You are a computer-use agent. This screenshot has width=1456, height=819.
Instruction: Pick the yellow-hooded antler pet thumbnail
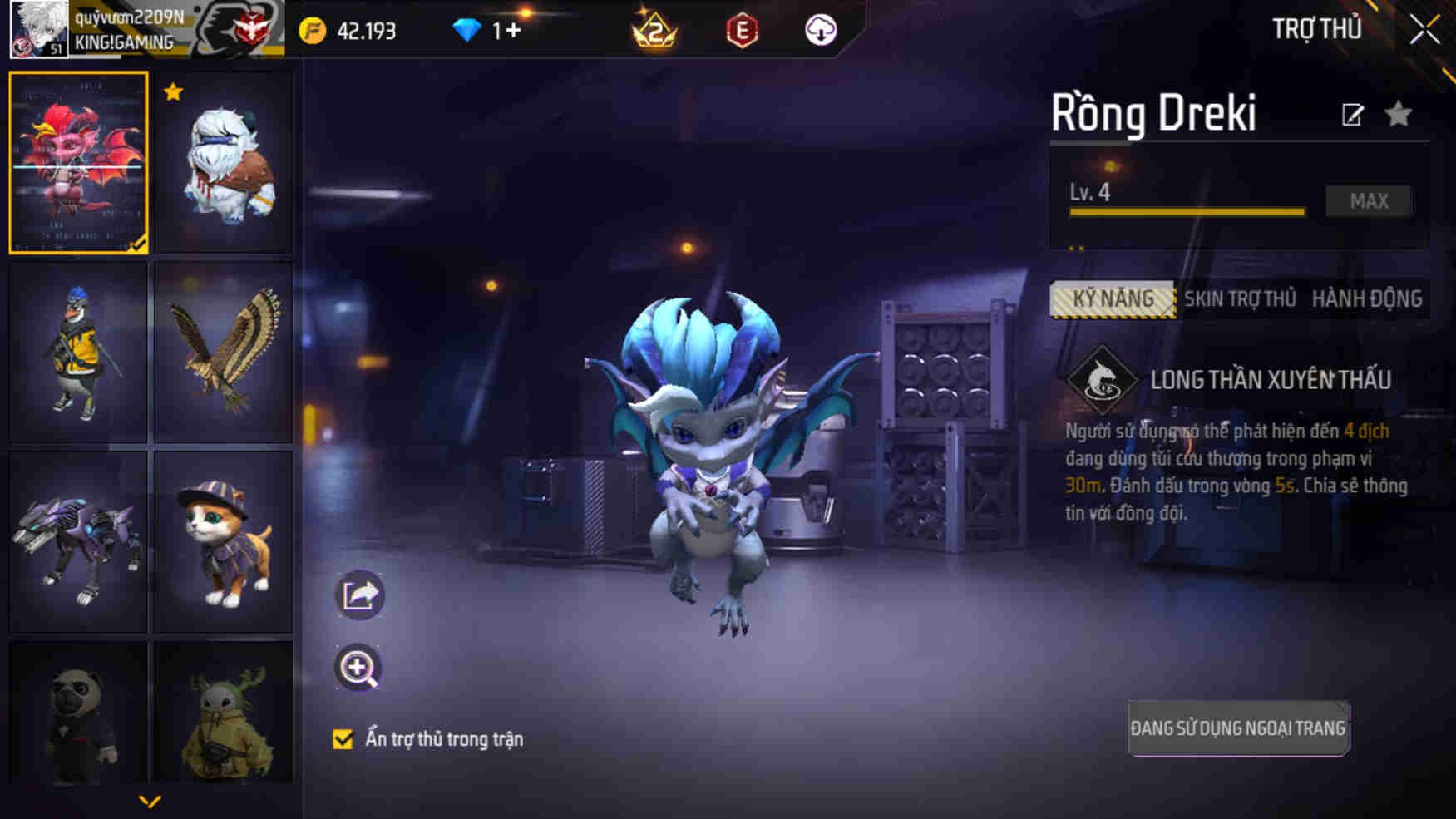coord(224,713)
